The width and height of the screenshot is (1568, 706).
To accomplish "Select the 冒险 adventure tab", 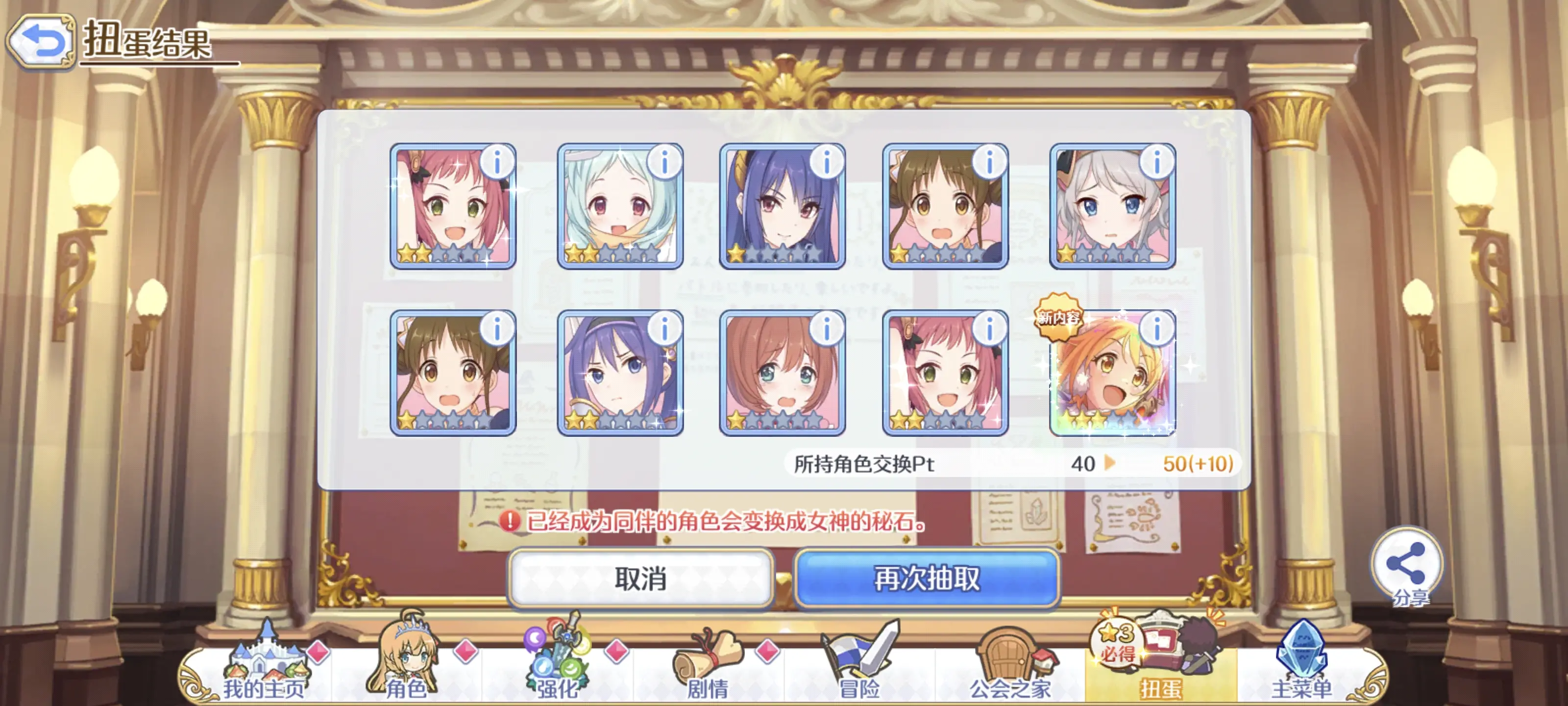I will coord(858,668).
